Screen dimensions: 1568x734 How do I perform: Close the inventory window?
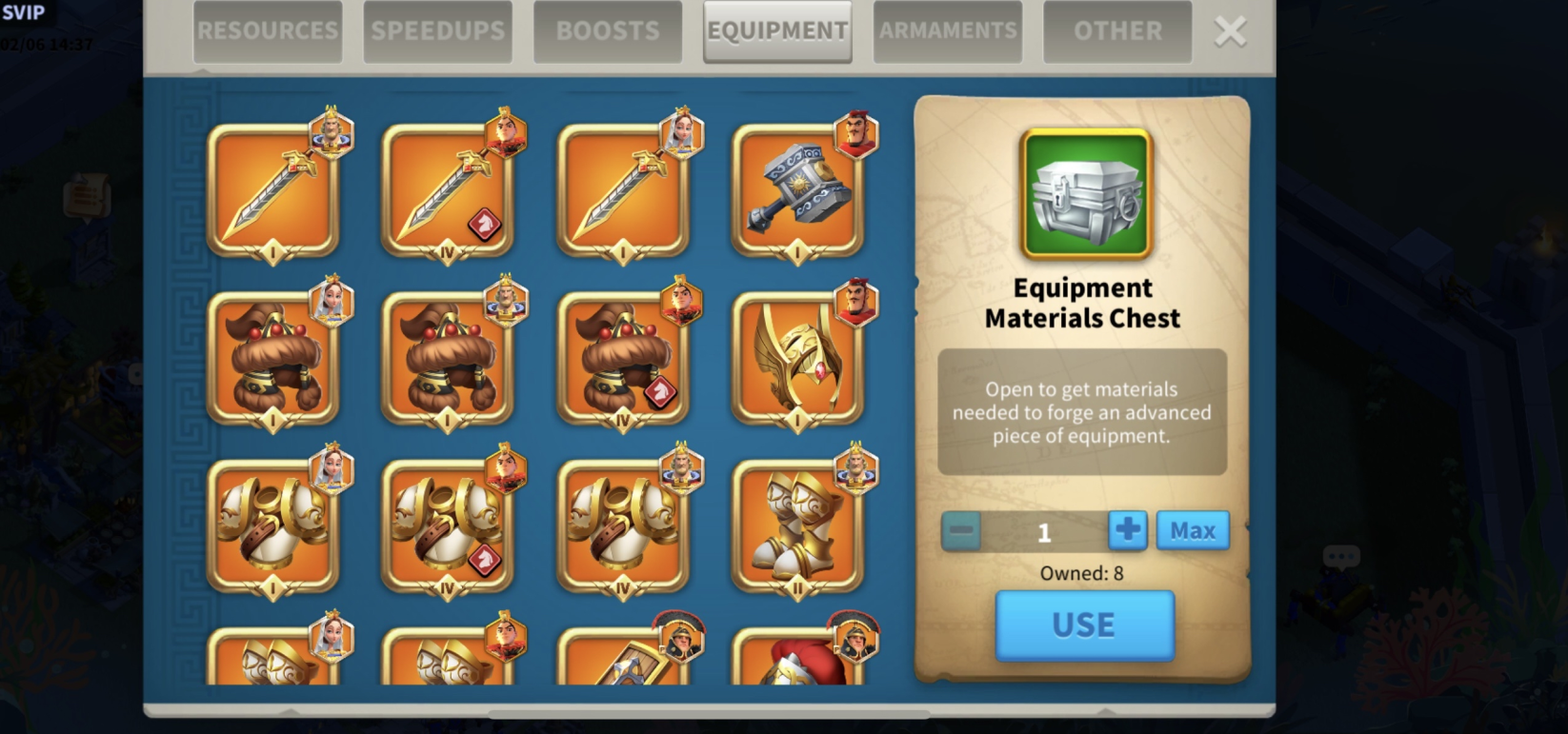(1230, 31)
